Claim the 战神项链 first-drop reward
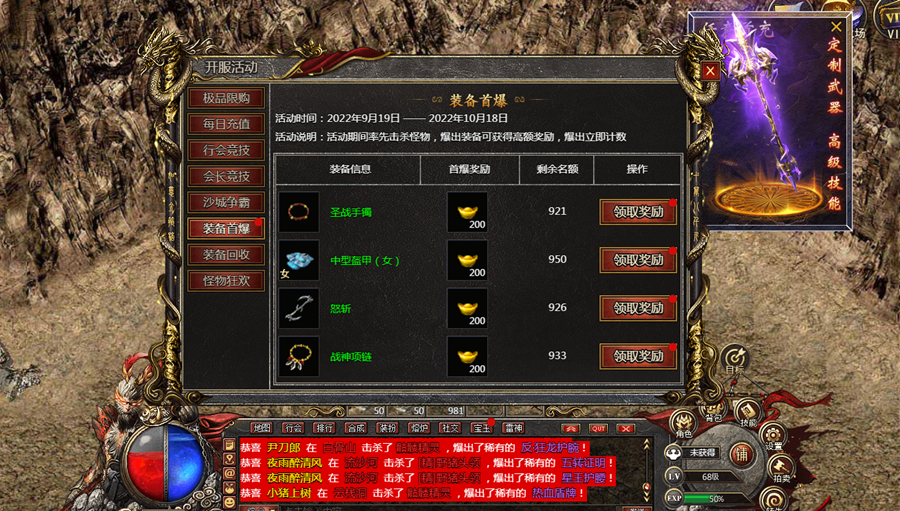The width and height of the screenshot is (900, 511). click(638, 356)
